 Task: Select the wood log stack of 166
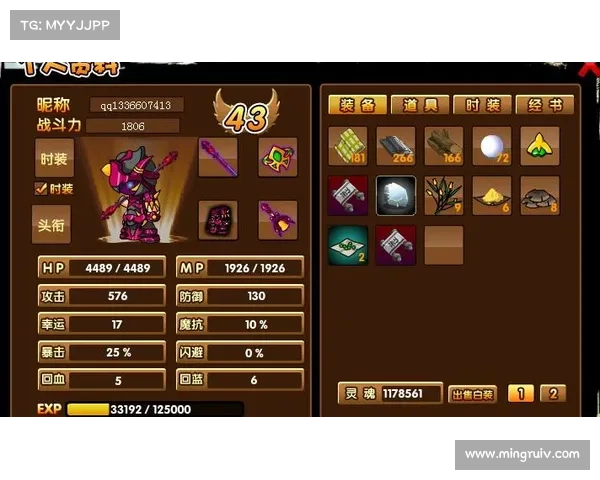point(444,146)
